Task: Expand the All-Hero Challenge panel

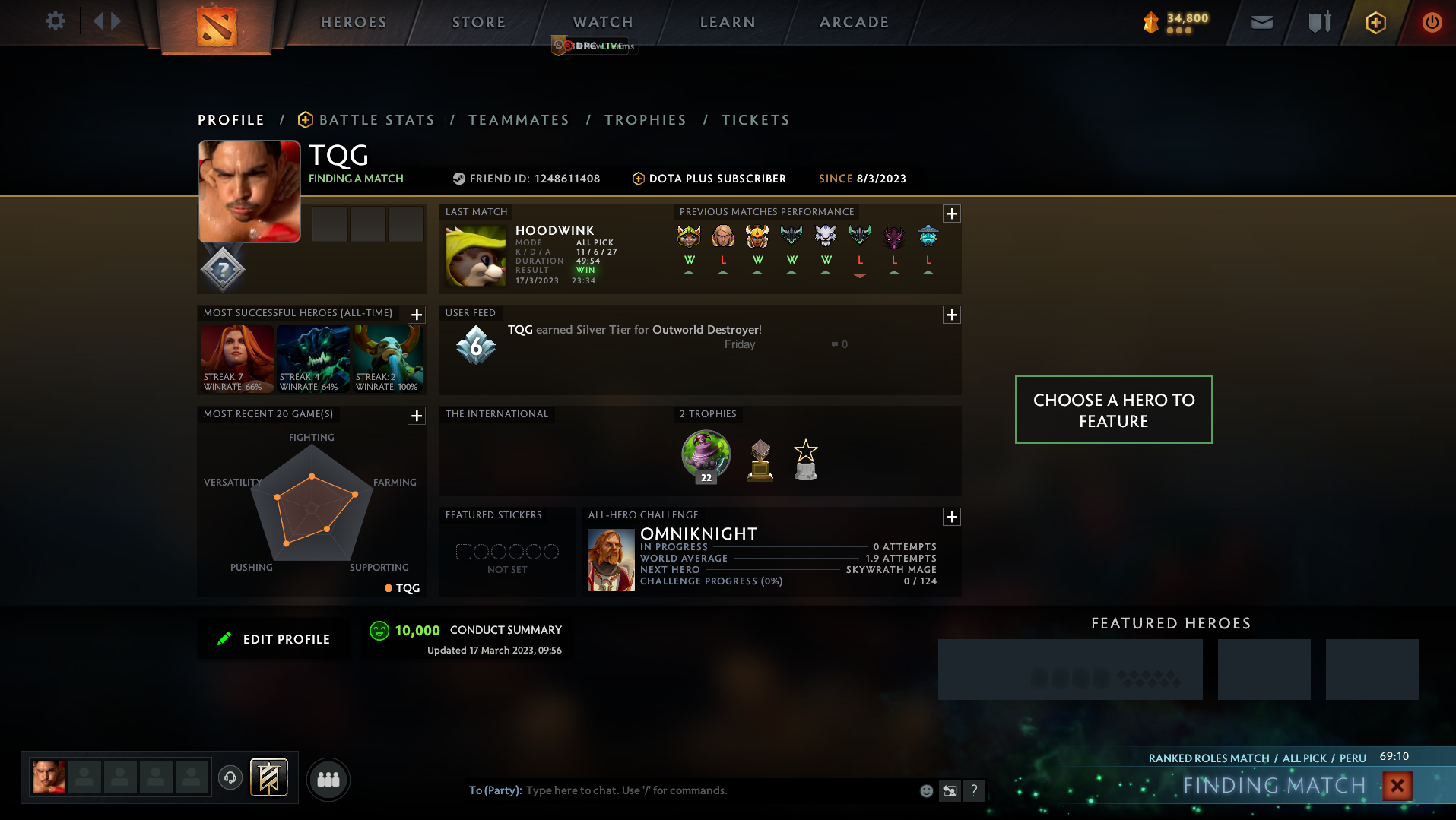Action: 951,517
